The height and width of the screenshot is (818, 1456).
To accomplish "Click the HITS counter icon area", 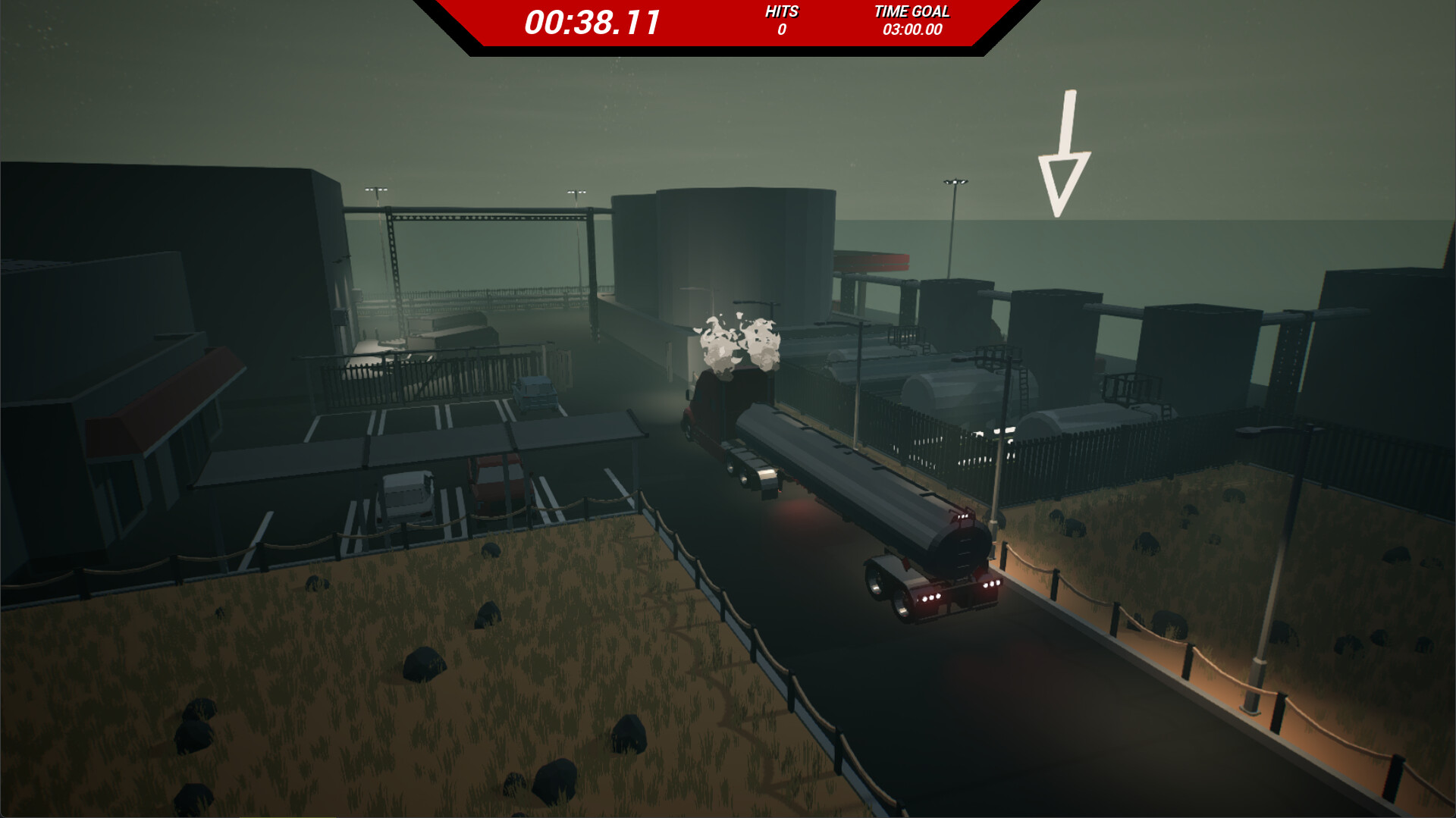I will tap(781, 20).
